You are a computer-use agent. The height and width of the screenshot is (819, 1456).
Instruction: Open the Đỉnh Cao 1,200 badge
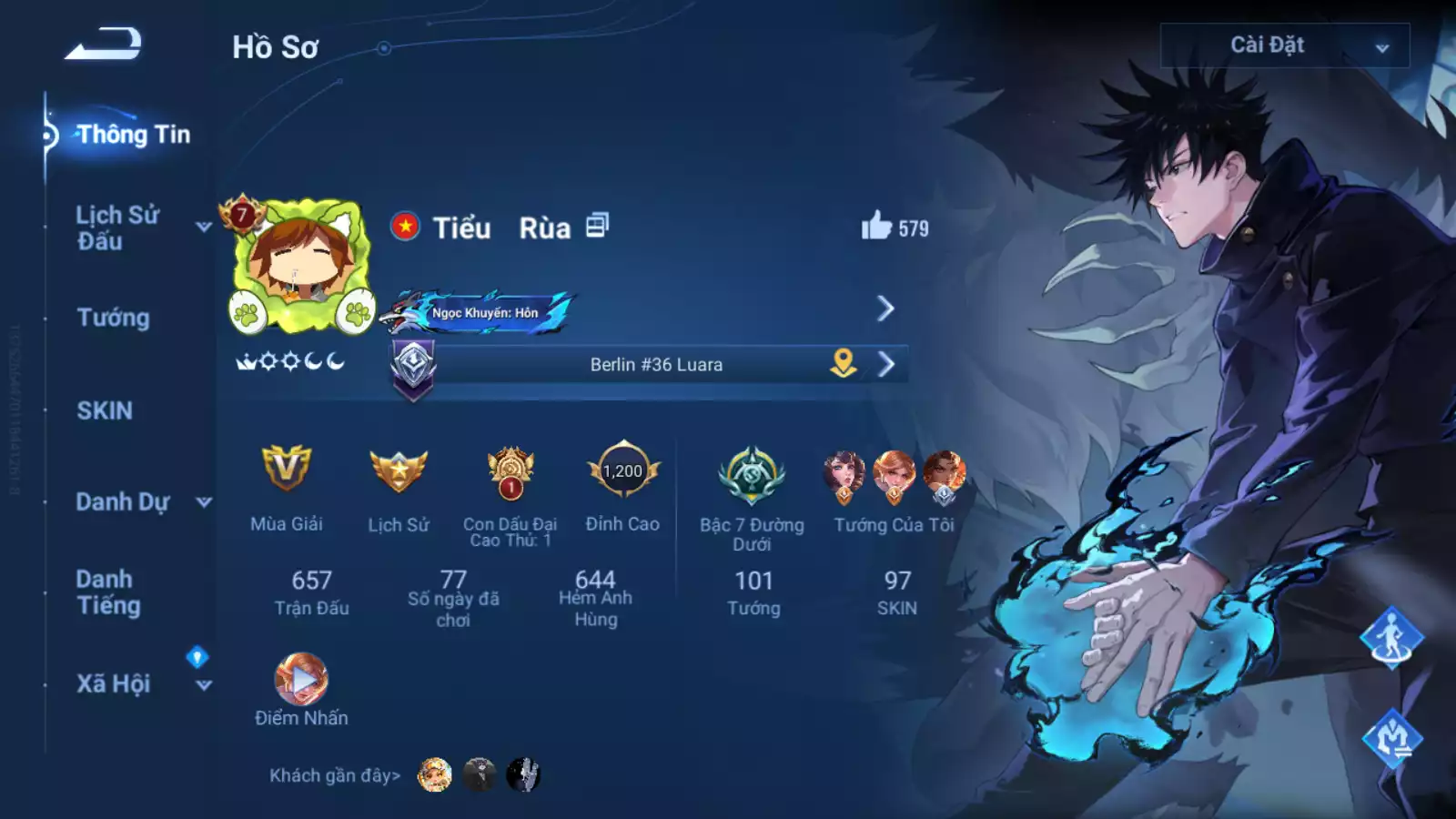622,471
